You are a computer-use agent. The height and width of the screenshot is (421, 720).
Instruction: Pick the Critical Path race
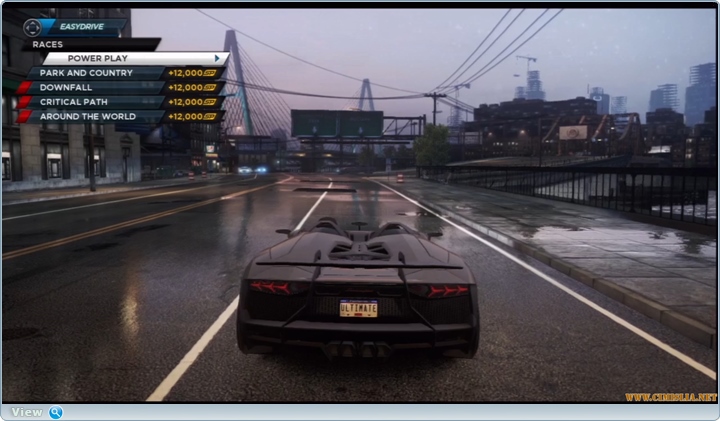point(95,102)
